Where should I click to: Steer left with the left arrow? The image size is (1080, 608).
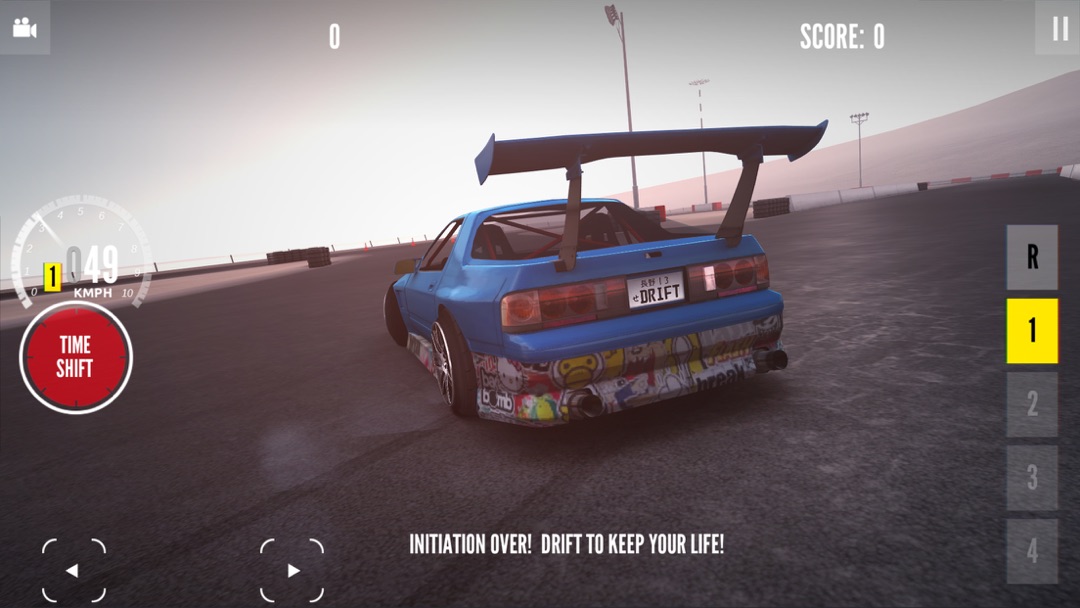point(73,571)
